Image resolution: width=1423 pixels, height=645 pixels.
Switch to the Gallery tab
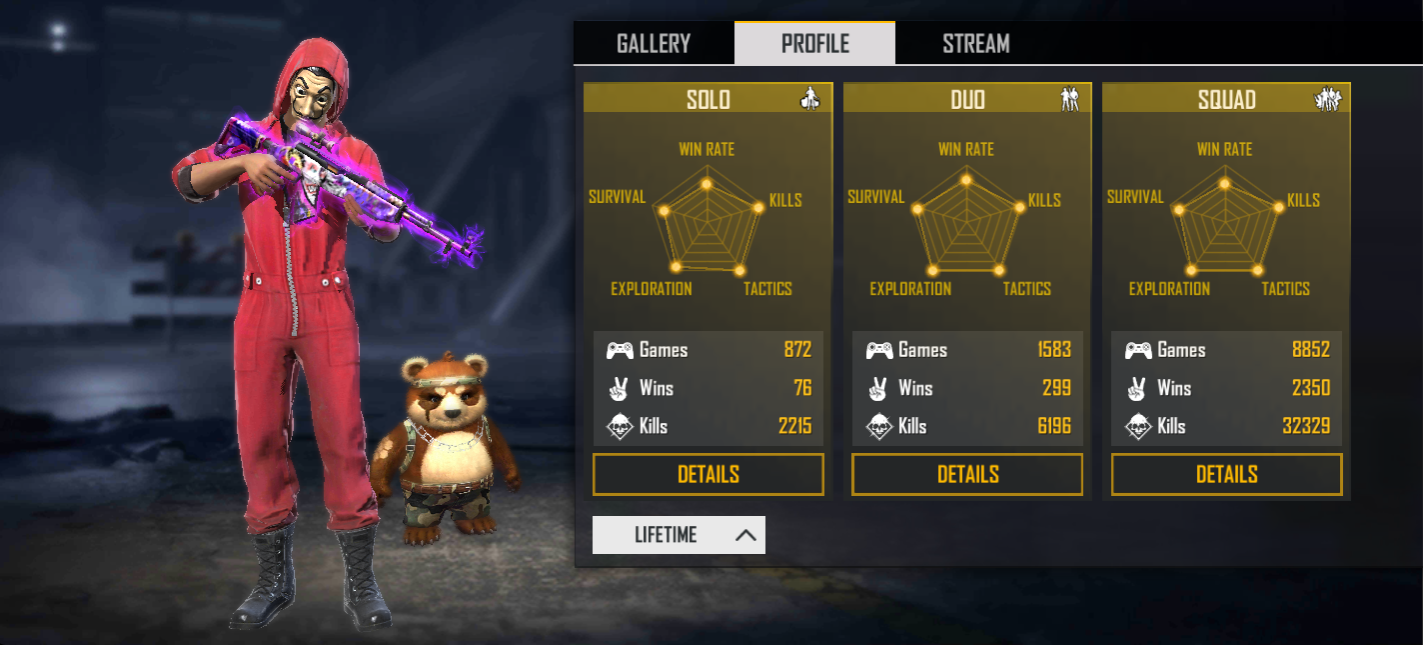[x=653, y=44]
